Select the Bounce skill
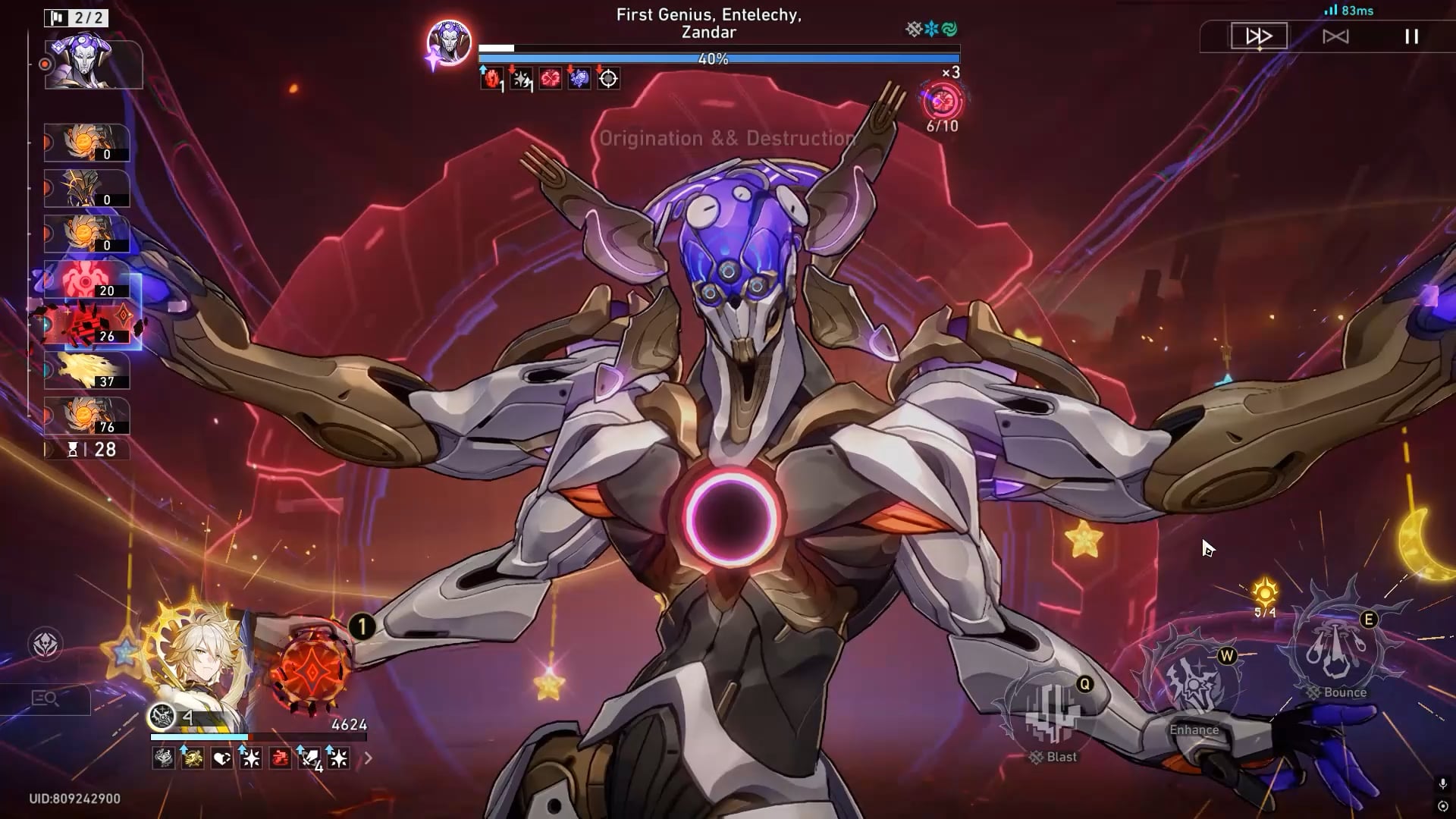Viewport: 1456px width, 819px height. 1336,648
